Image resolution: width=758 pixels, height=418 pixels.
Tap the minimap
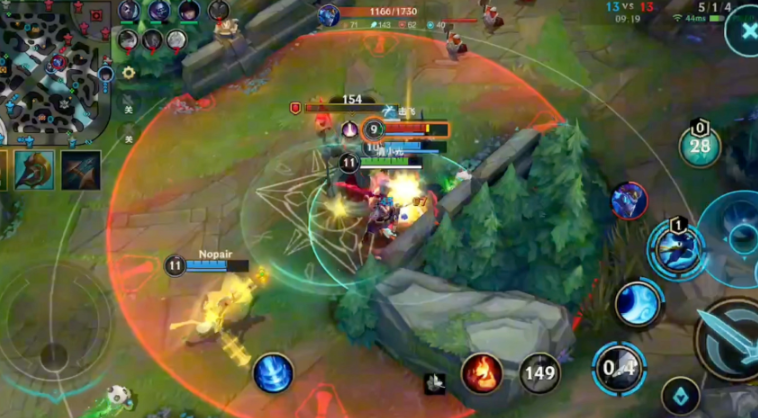[54, 70]
